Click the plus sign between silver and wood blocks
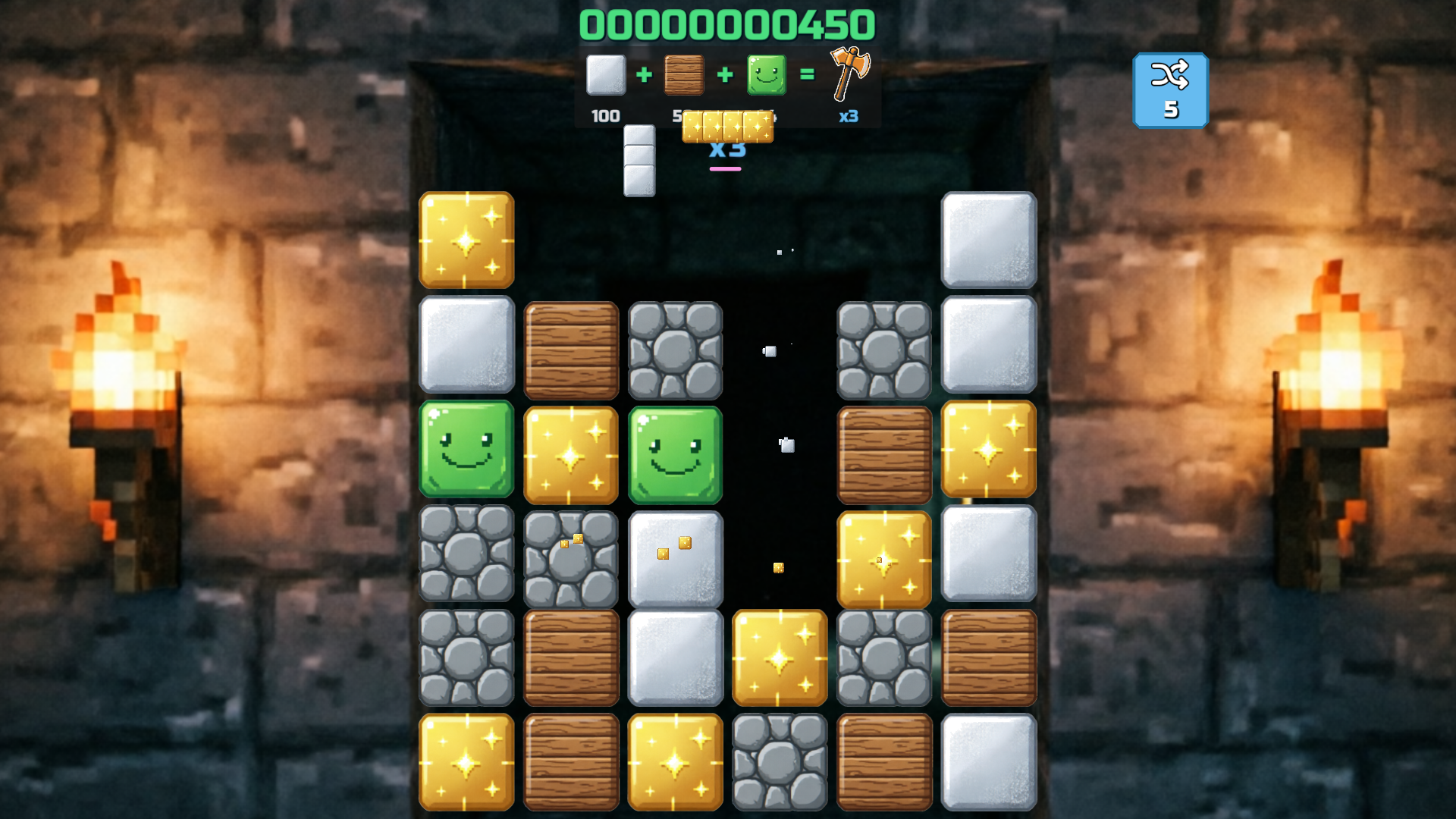The height and width of the screenshot is (819, 1456). 645,75
